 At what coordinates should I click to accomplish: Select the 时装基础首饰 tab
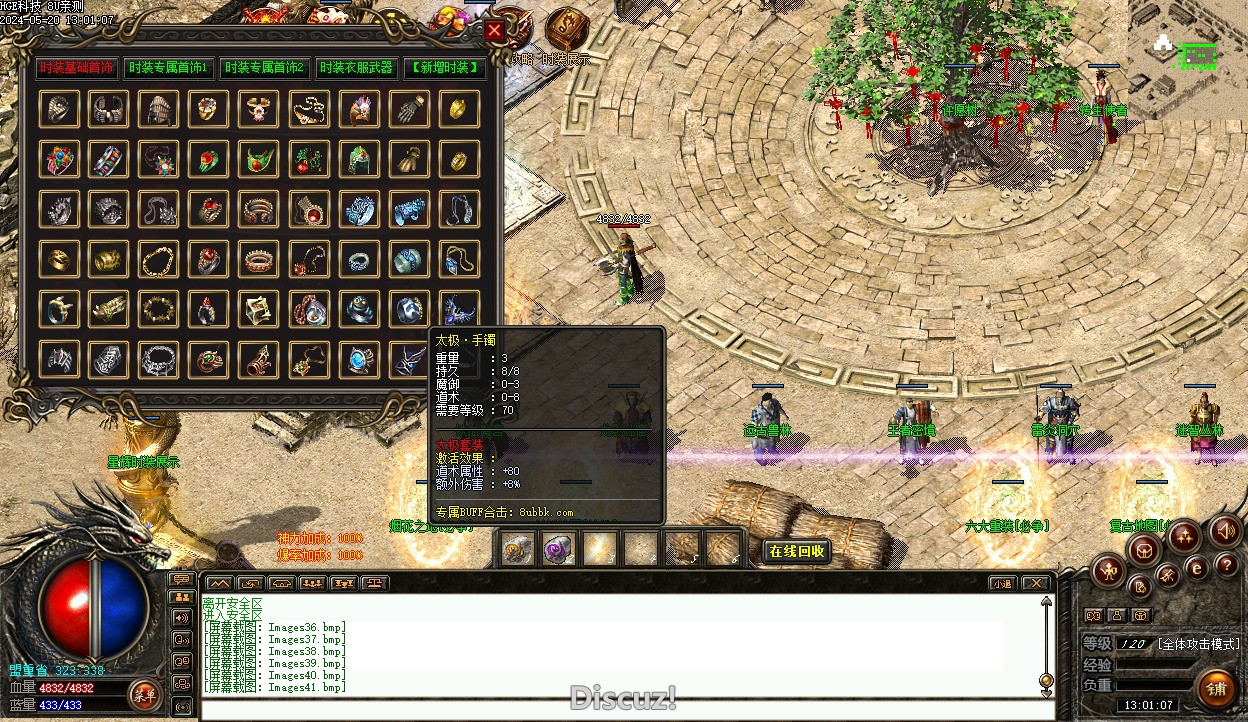pos(76,68)
